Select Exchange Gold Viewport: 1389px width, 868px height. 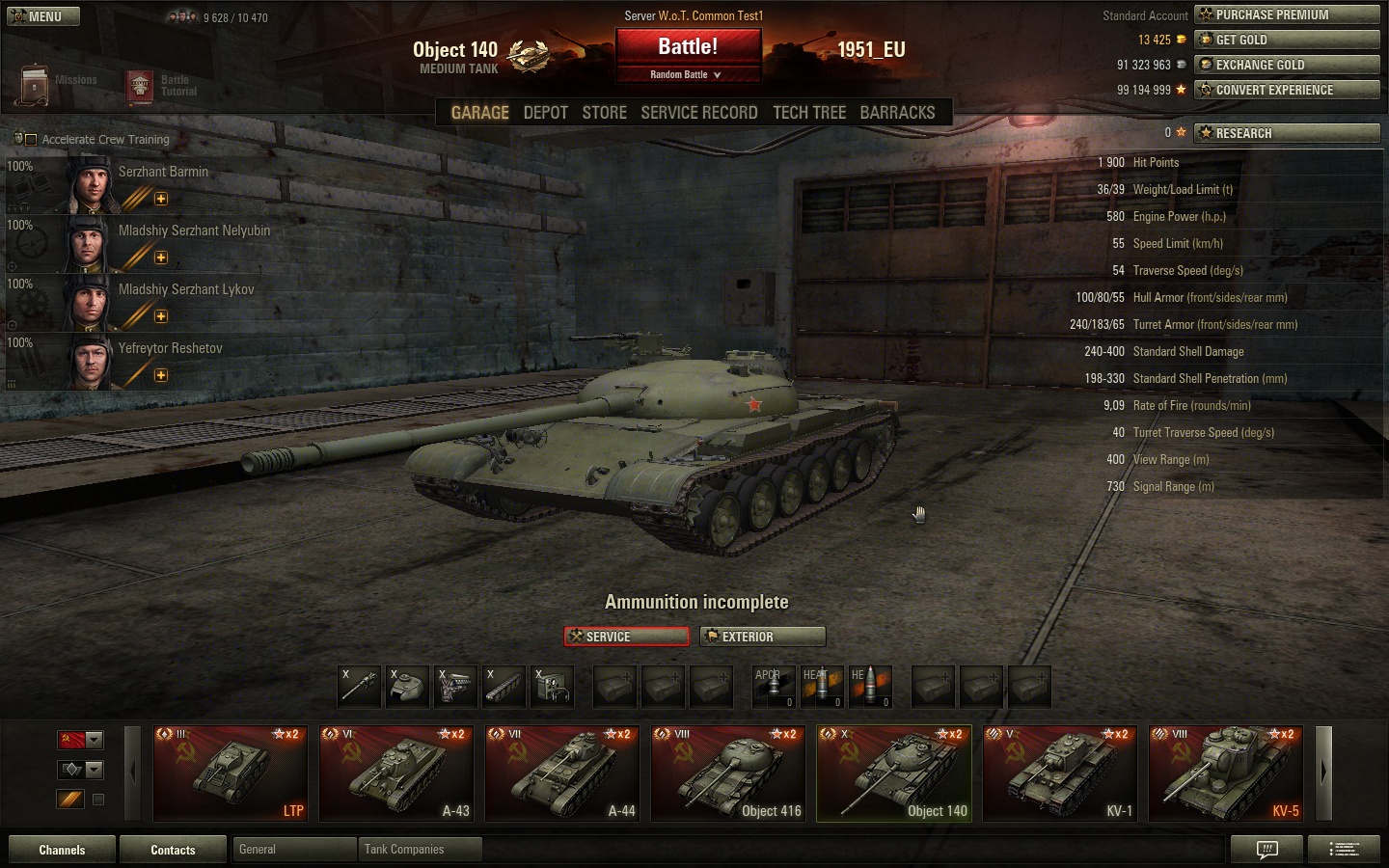point(1287,65)
